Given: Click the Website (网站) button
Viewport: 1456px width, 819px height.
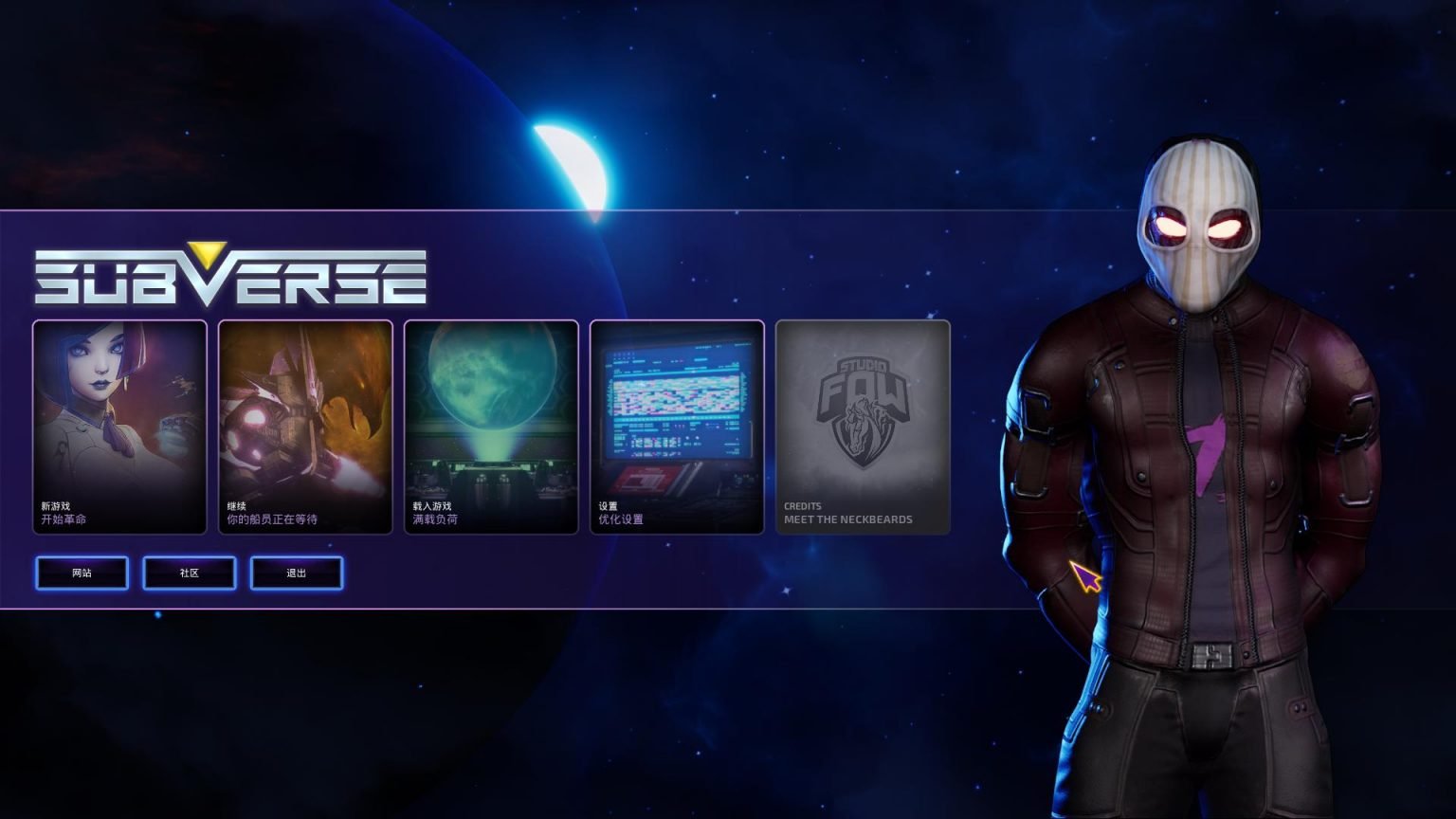Looking at the screenshot, I should (82, 573).
